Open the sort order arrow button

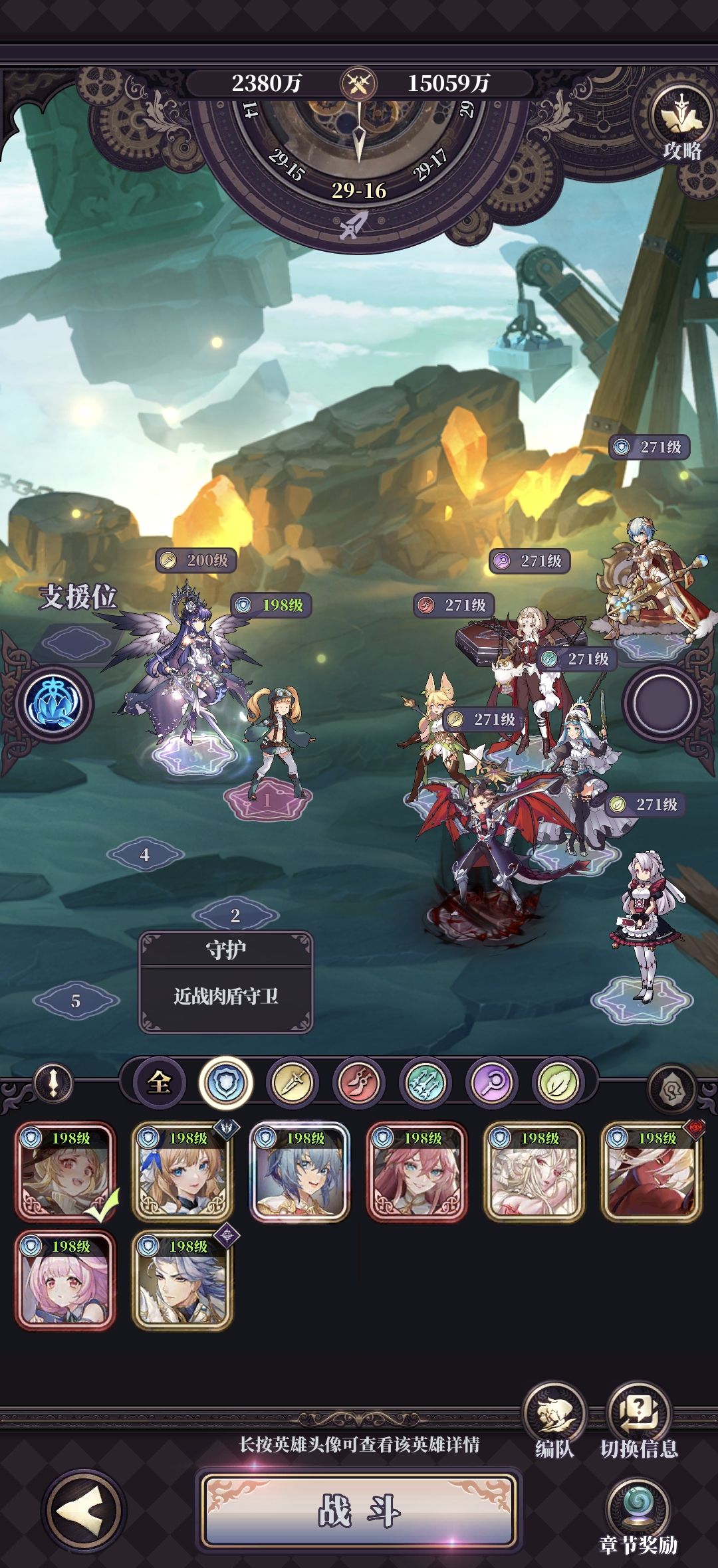pos(53,1083)
